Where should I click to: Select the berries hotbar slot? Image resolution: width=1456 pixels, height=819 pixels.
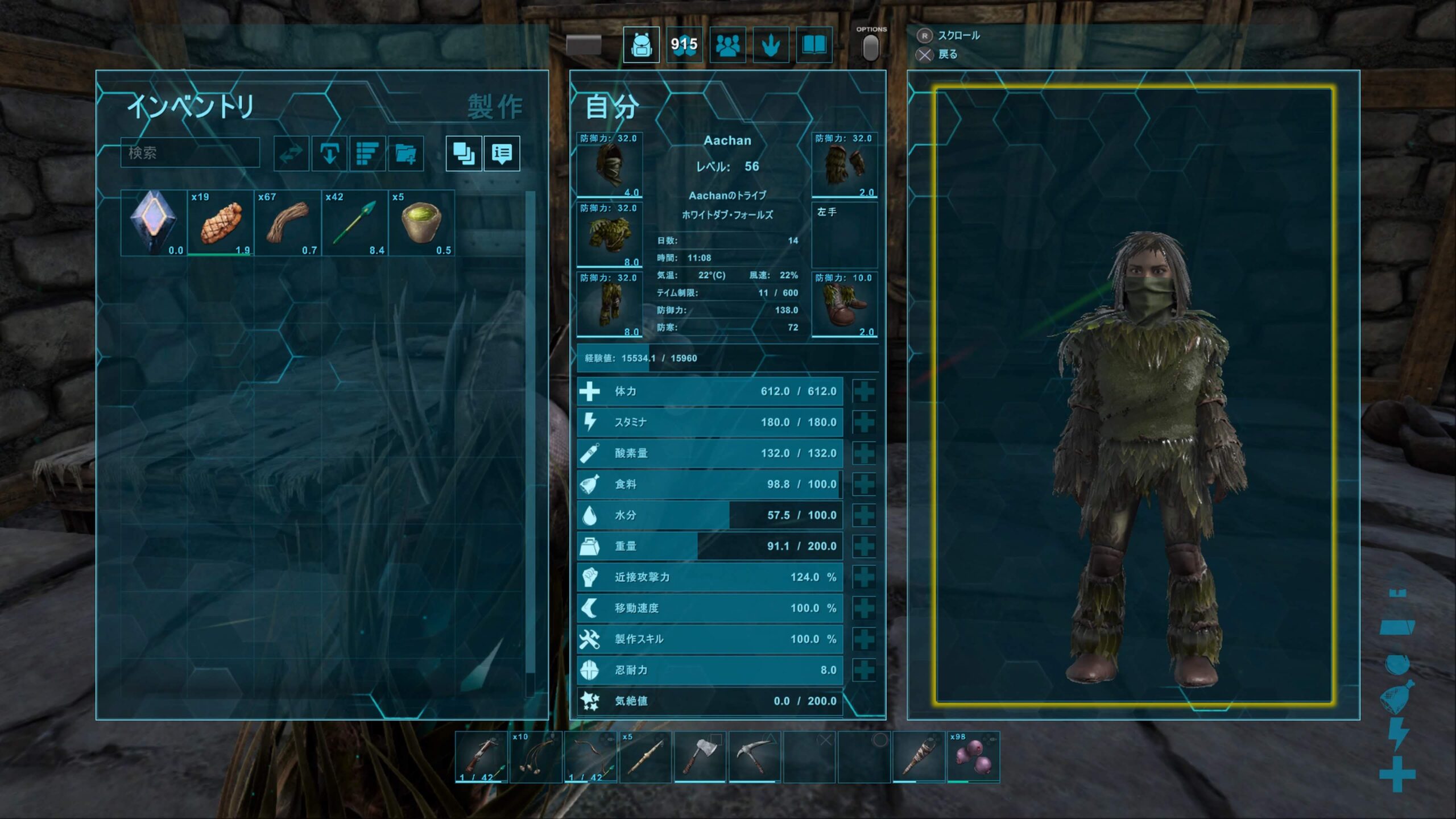pos(973,756)
